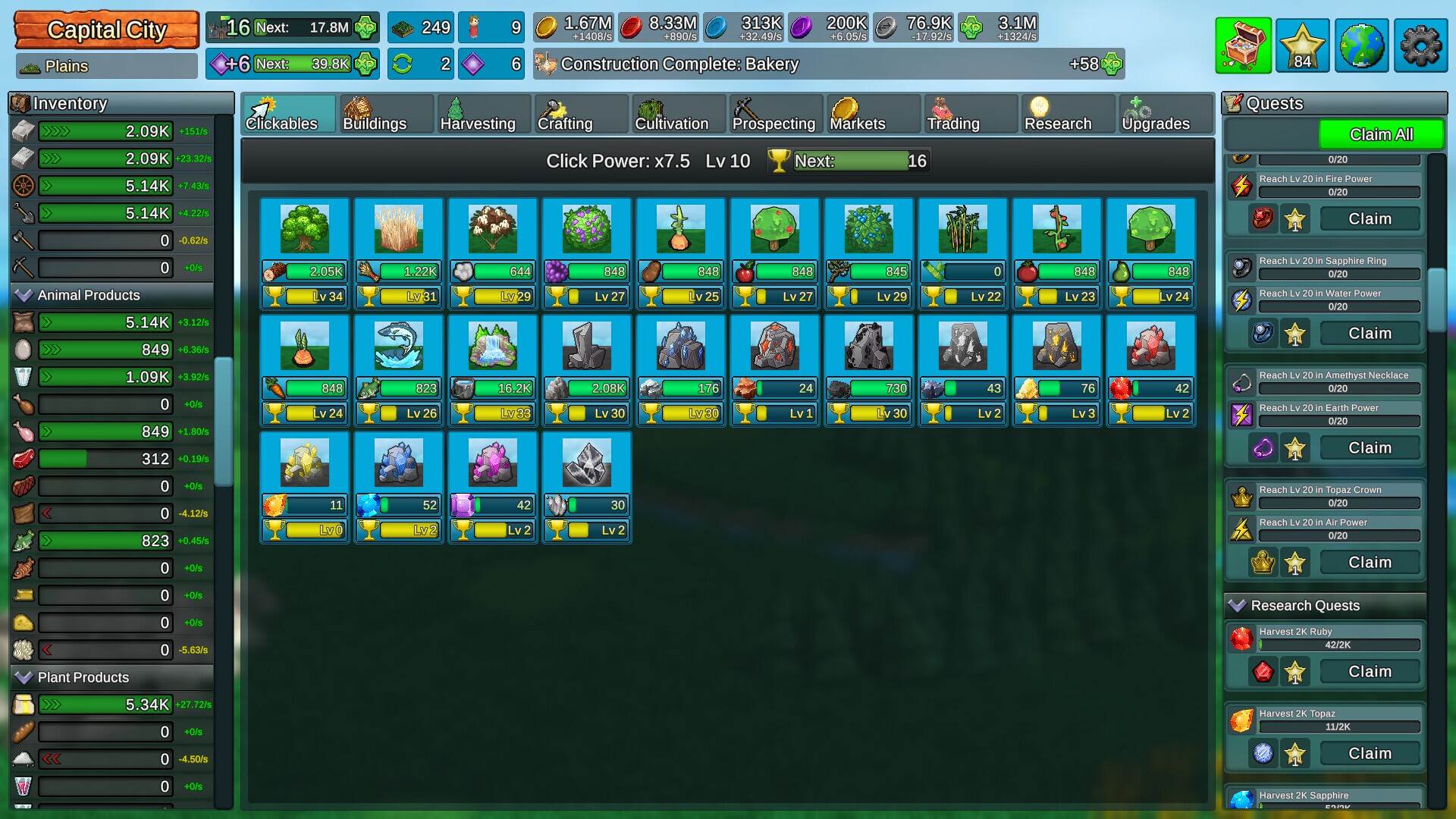Click the wheat field clickable
Screen dimensions: 1456x819
pyautogui.click(x=399, y=227)
